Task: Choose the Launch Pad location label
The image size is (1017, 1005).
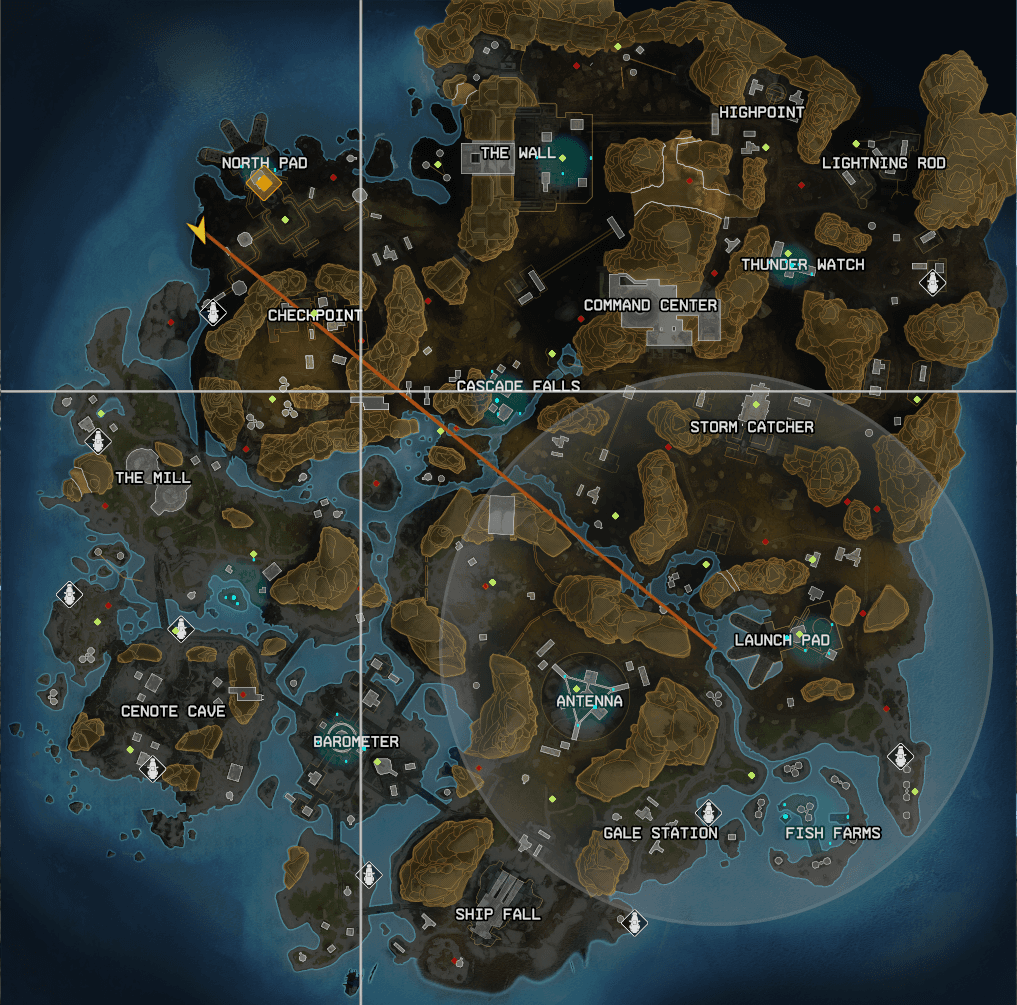Action: pos(781,640)
